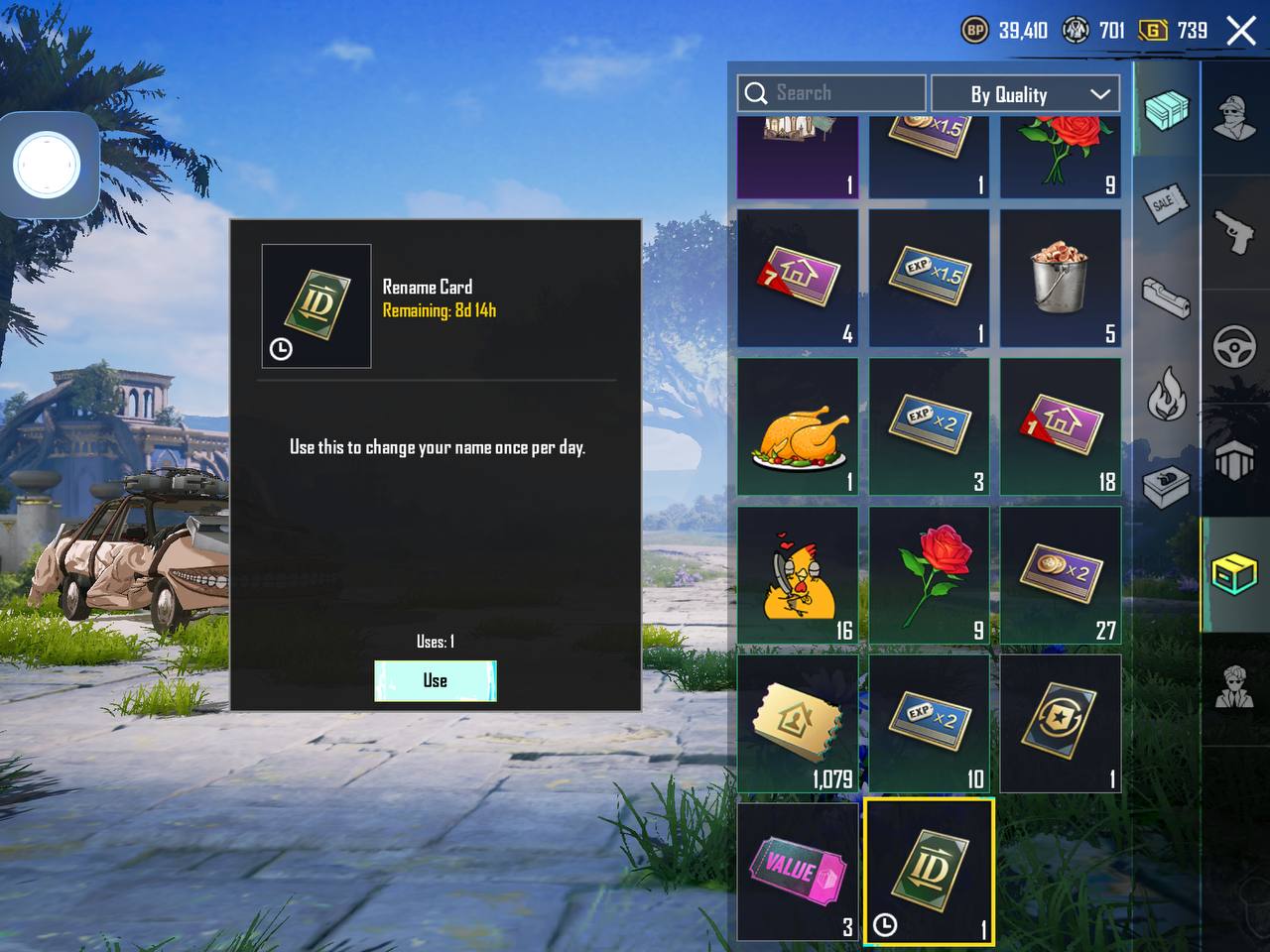Open the By Quality sort dropdown
Image resolution: width=1270 pixels, height=952 pixels.
[x=1025, y=94]
